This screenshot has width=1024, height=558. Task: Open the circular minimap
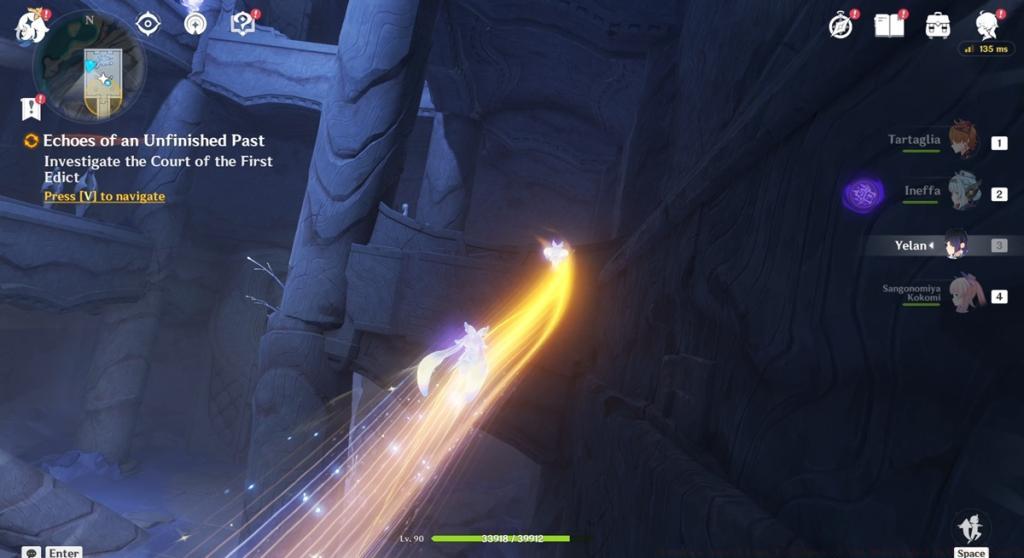[89, 69]
